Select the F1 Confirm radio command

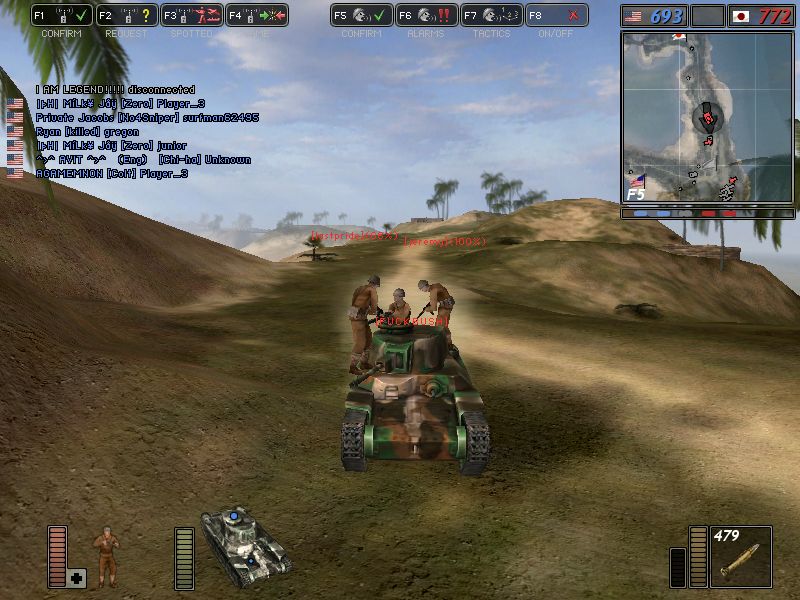[x=62, y=15]
